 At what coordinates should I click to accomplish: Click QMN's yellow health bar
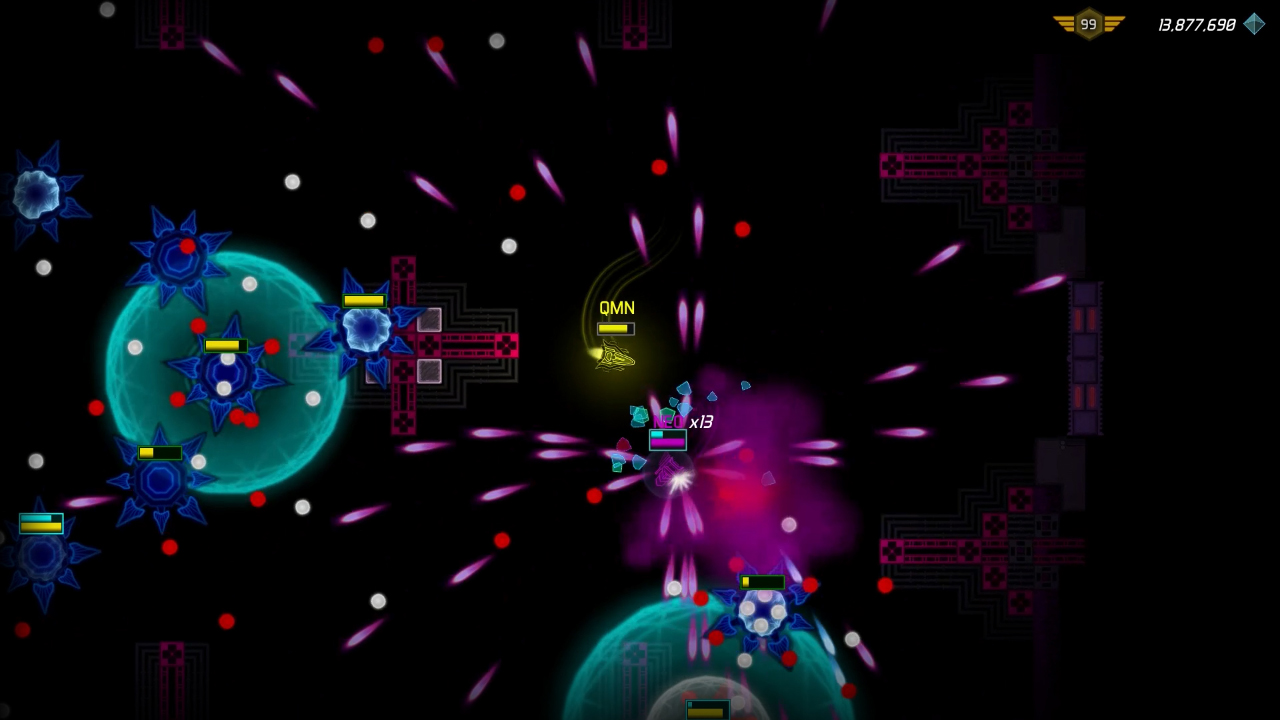tap(617, 326)
